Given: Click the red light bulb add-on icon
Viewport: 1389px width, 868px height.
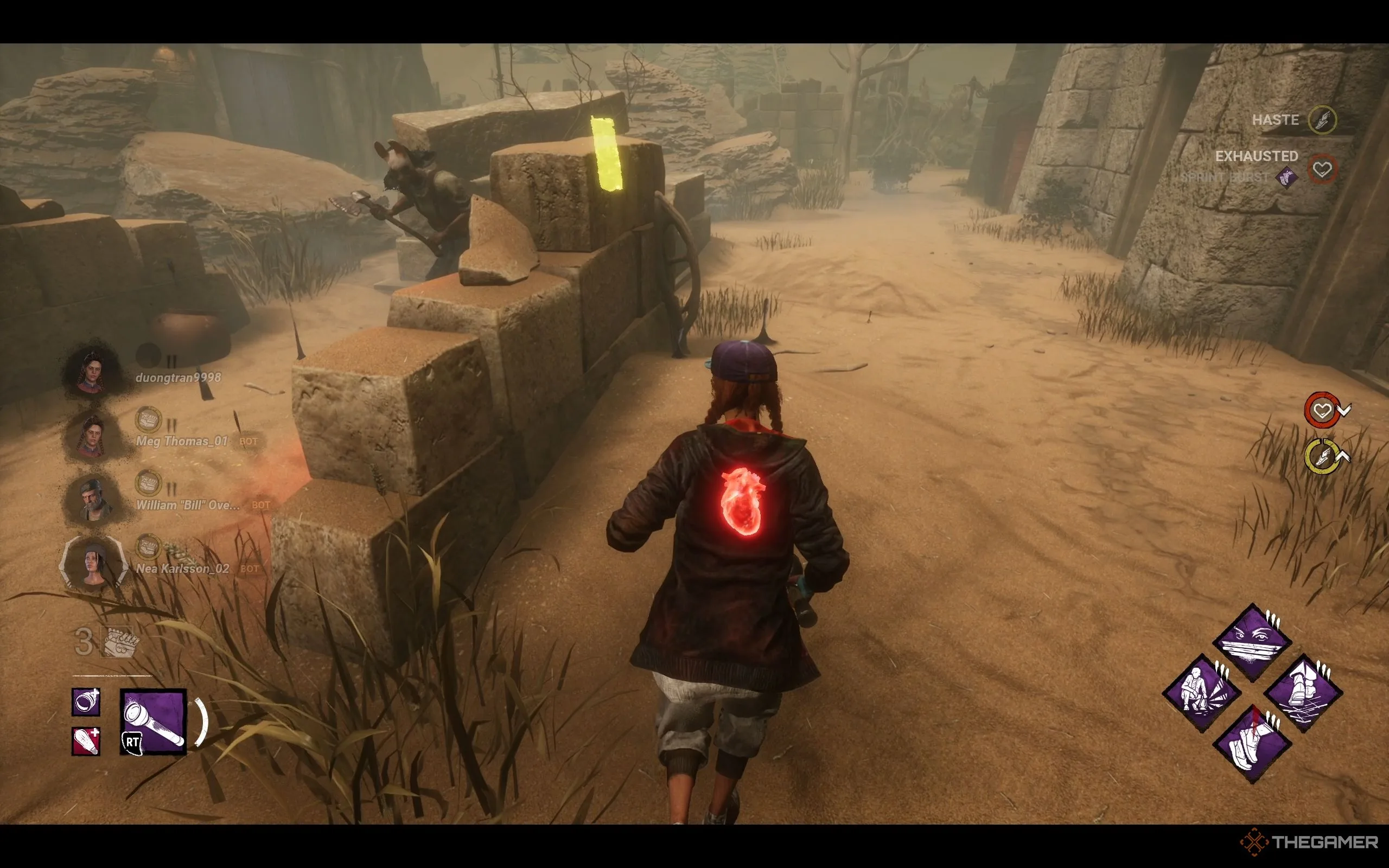Looking at the screenshot, I should (x=86, y=741).
